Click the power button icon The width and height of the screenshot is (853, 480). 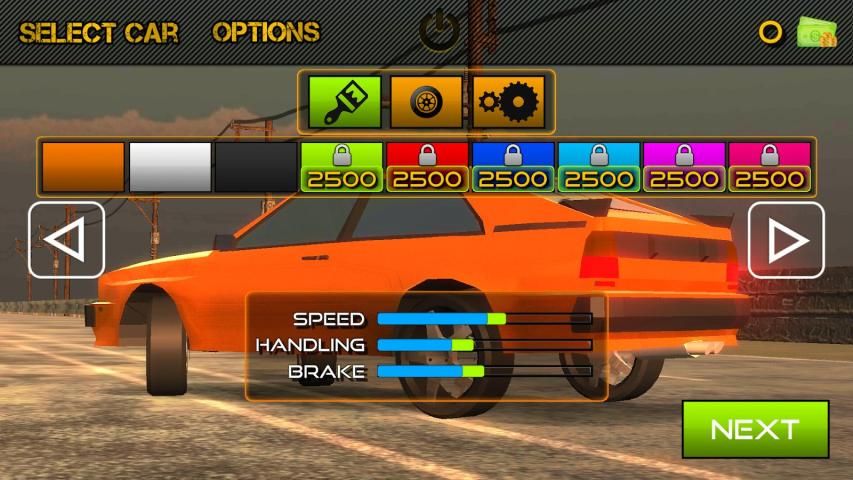tap(437, 31)
